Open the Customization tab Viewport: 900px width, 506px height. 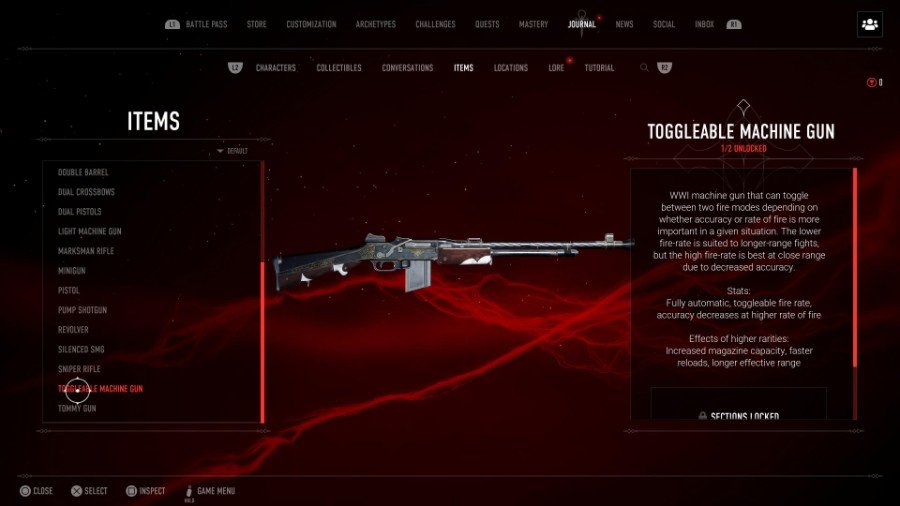click(x=311, y=24)
